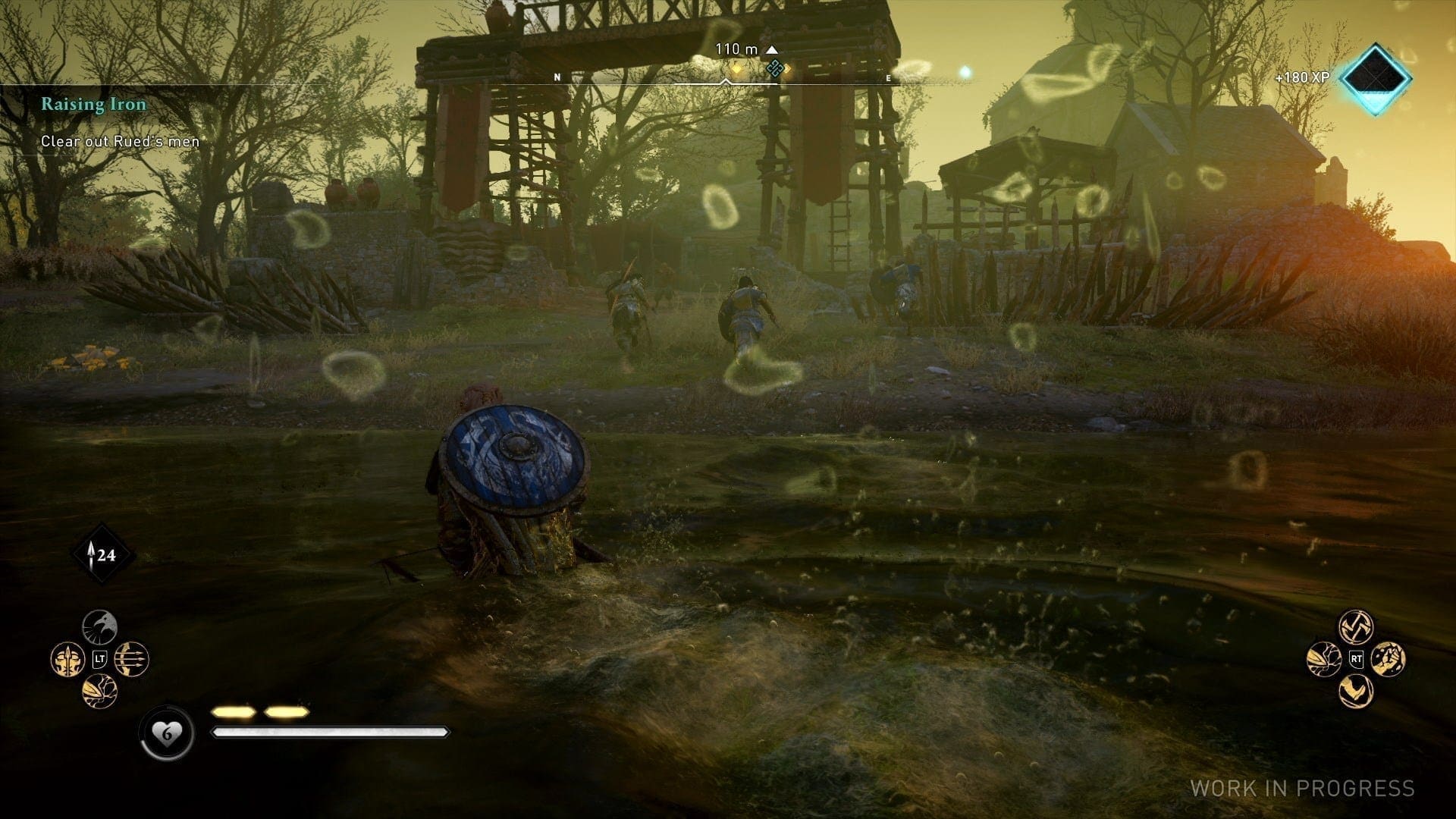Choose the clenched fist melee ability

pos(1389,659)
